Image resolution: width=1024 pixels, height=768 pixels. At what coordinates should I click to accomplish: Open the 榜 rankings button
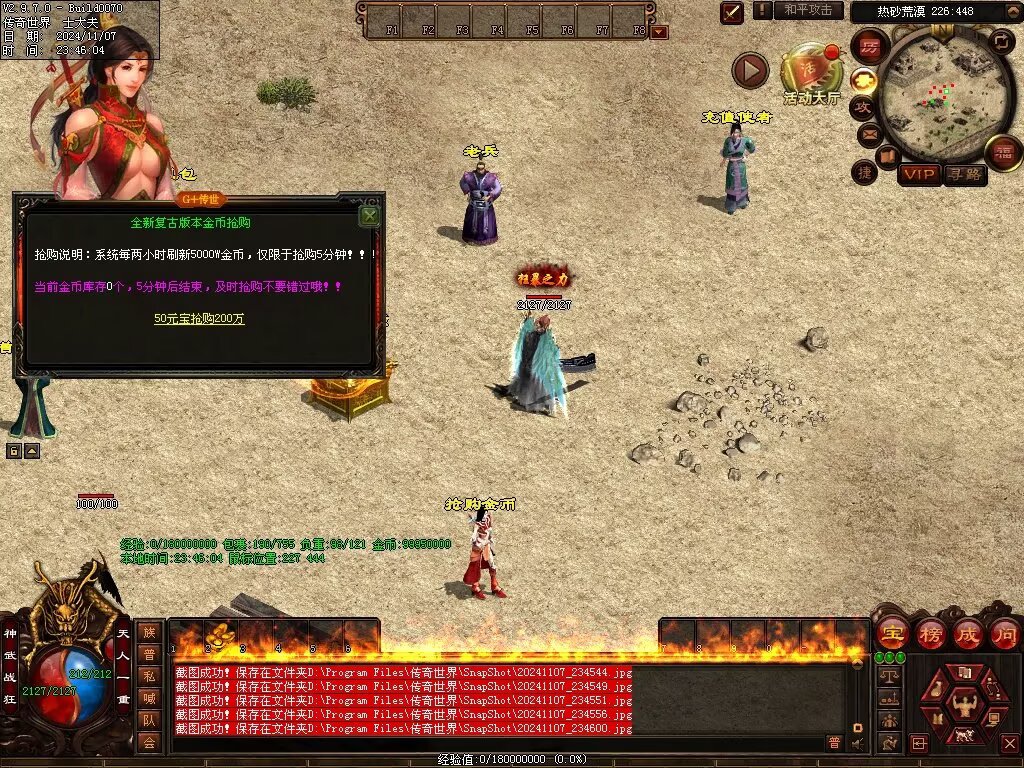[931, 634]
